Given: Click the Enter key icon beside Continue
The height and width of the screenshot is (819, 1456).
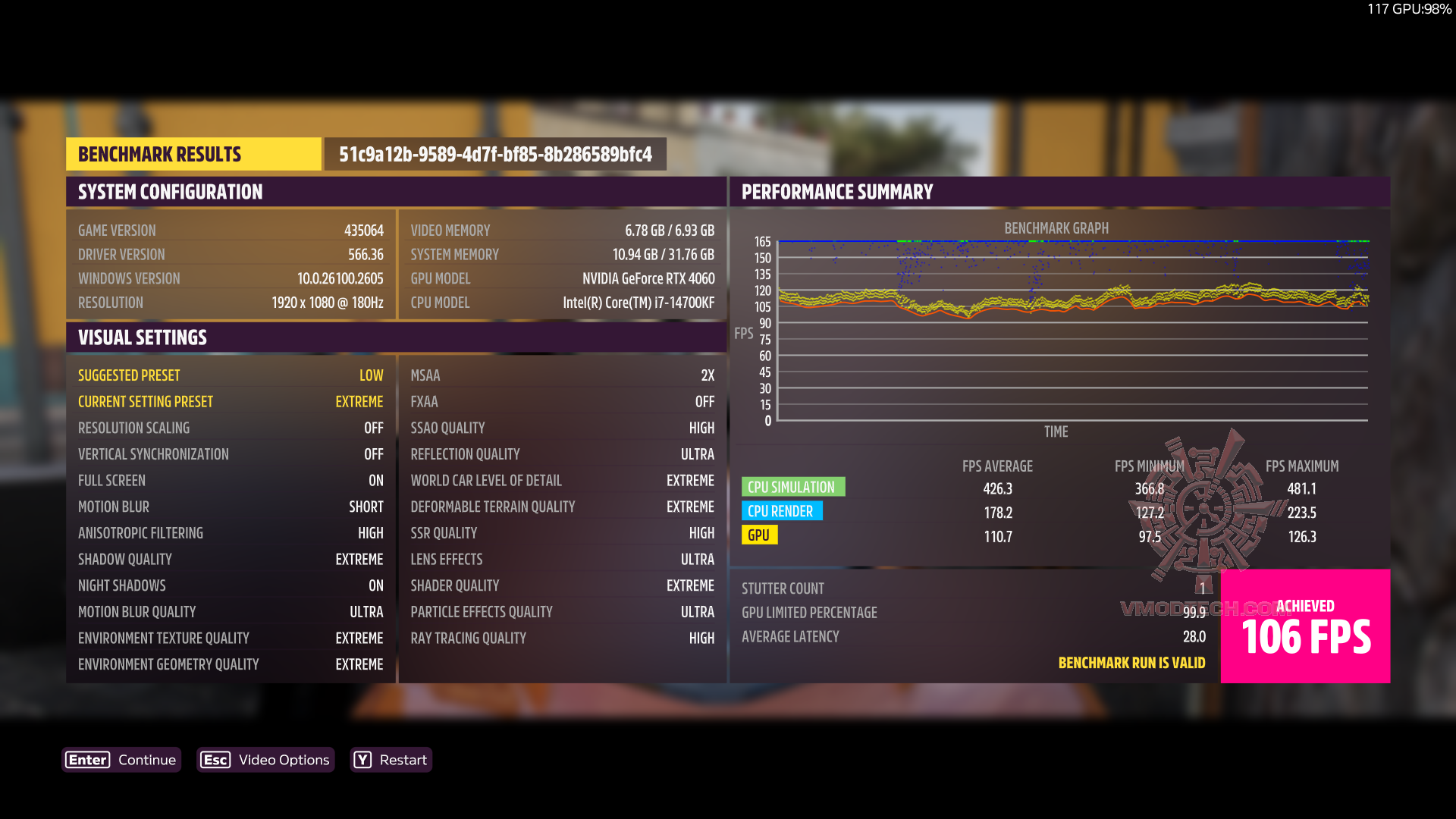Looking at the screenshot, I should pyautogui.click(x=86, y=759).
